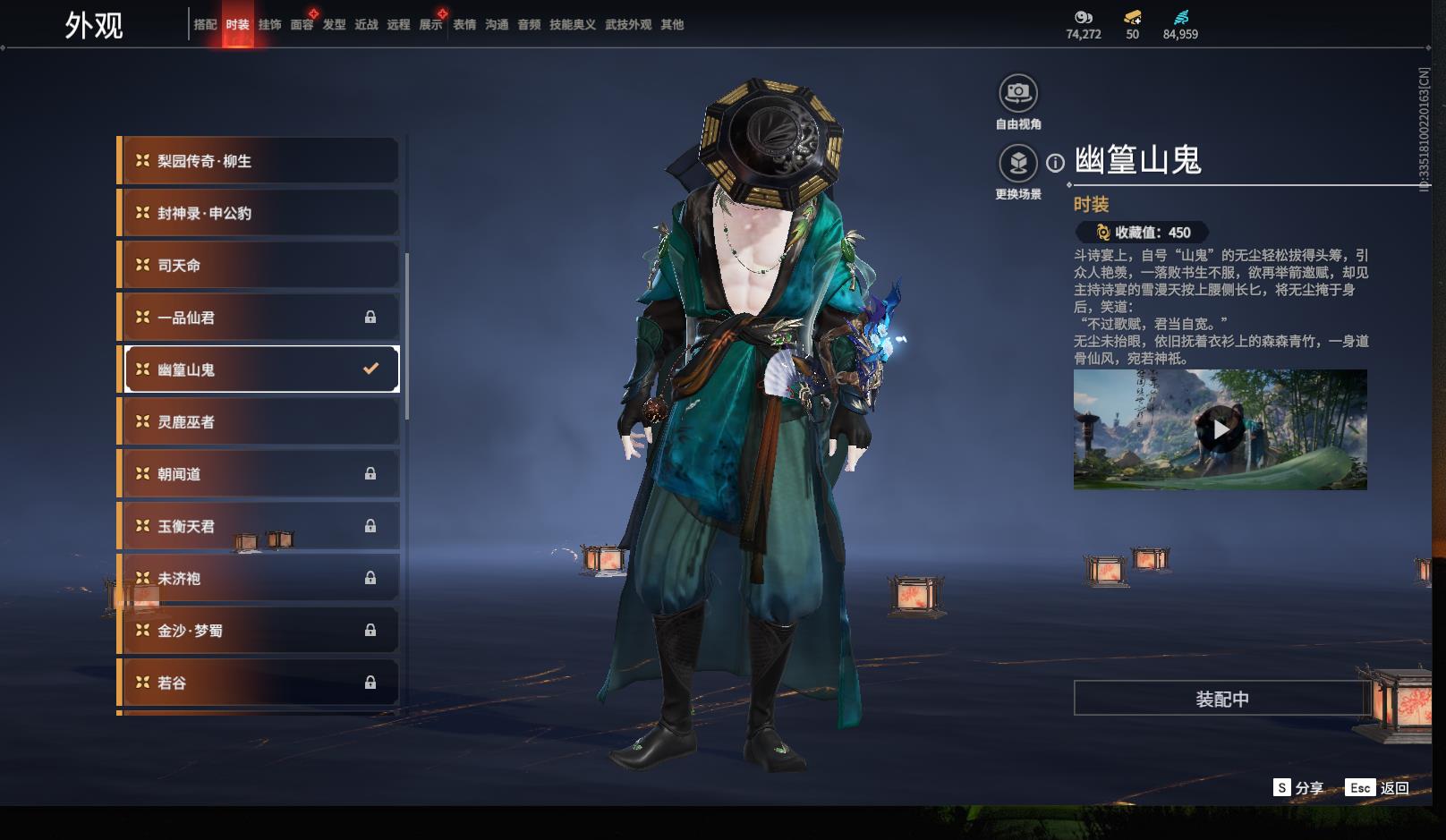Play the outfit preview video
This screenshot has height=840, width=1446.
[1221, 429]
